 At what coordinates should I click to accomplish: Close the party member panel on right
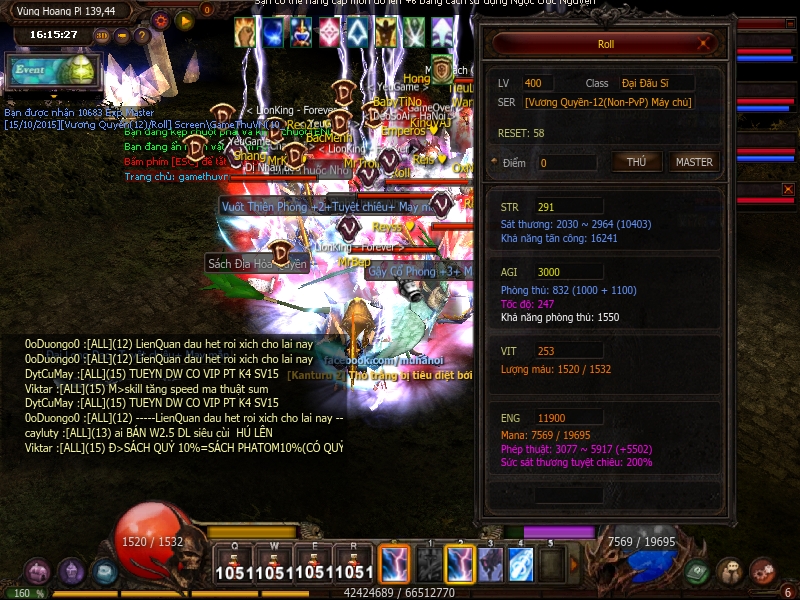coord(788,189)
